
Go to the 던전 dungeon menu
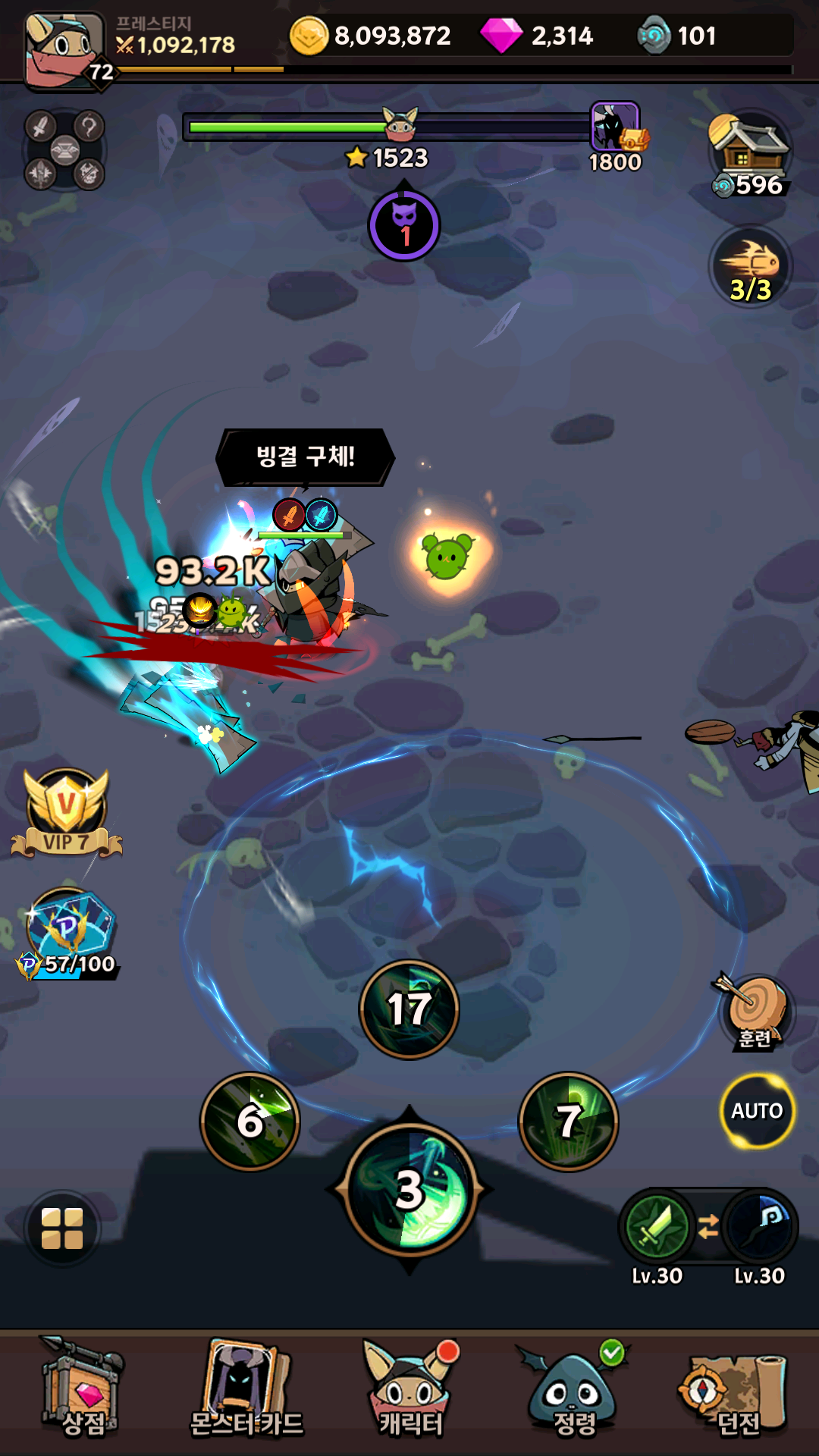(x=736, y=1392)
